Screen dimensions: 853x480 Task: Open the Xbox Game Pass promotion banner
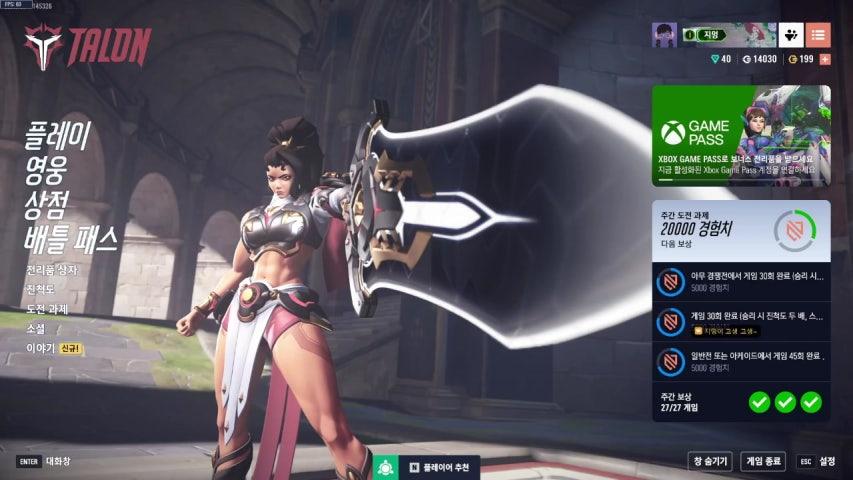[x=741, y=135]
